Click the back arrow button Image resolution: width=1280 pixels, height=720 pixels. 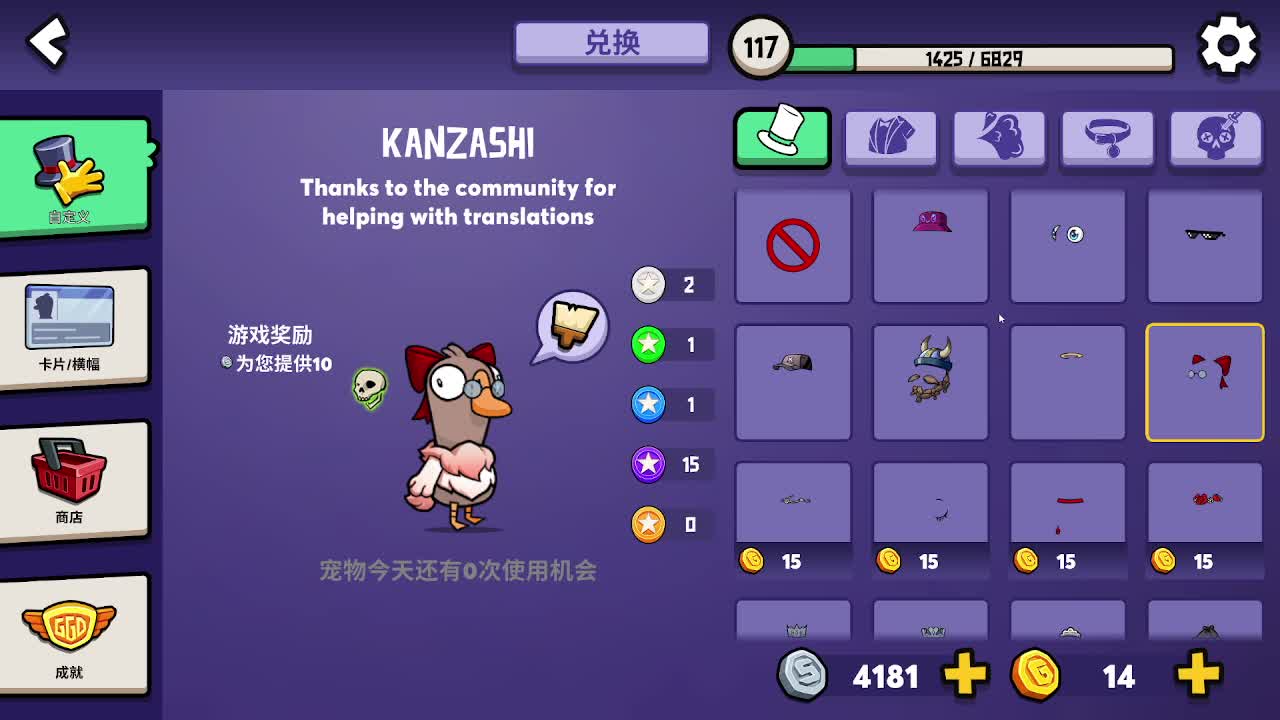click(x=46, y=42)
